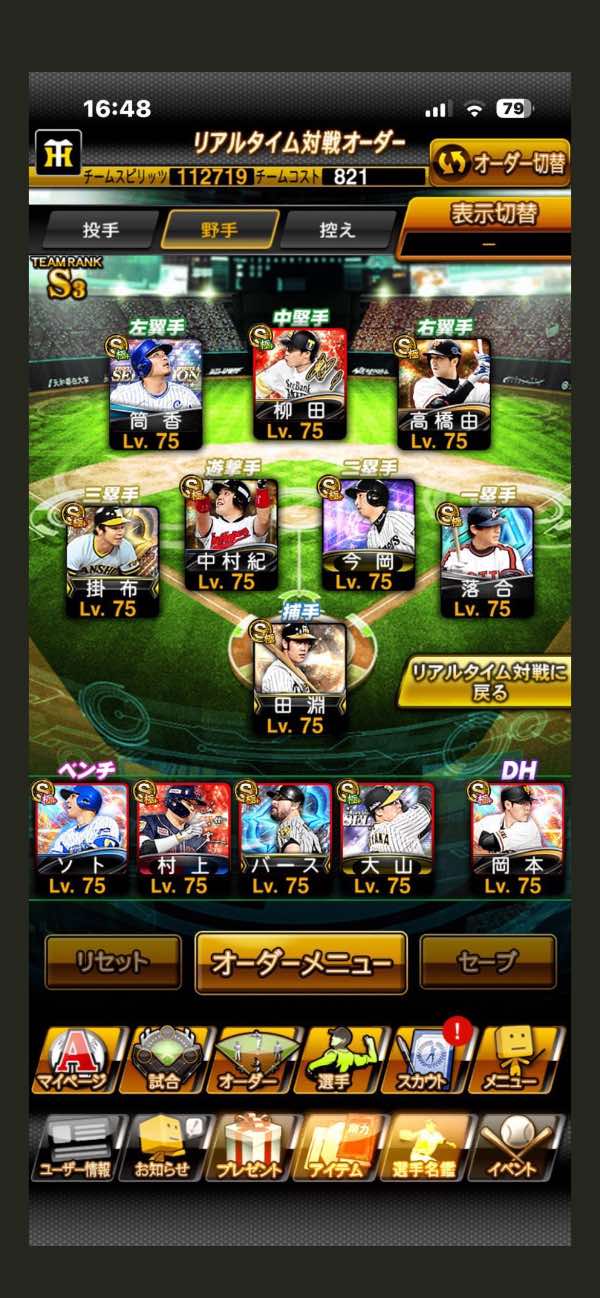Click the リセット button
Screen dimensions: 600x1298
(x=113, y=962)
